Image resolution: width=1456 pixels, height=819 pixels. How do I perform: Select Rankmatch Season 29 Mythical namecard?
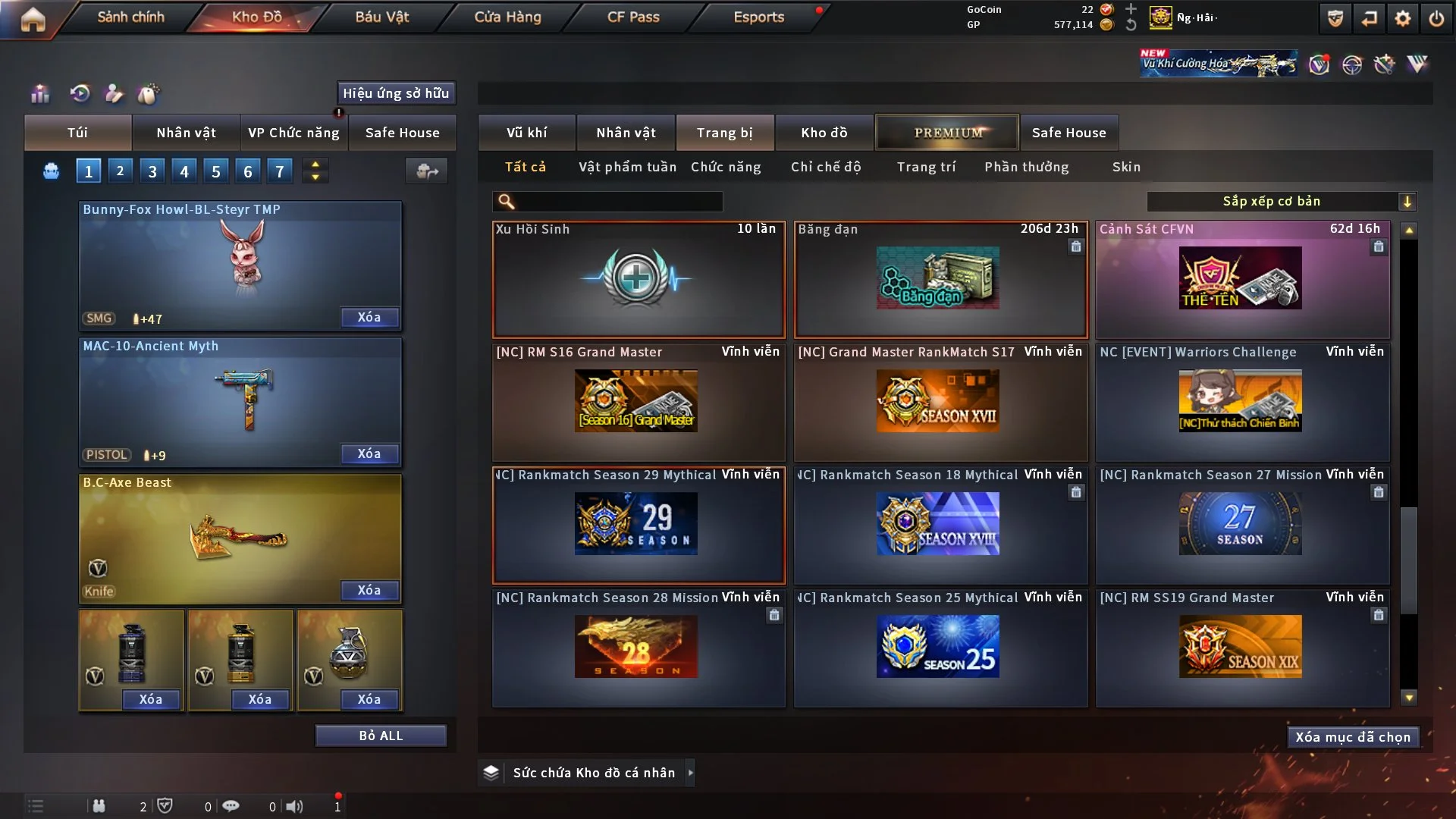pyautogui.click(x=638, y=525)
